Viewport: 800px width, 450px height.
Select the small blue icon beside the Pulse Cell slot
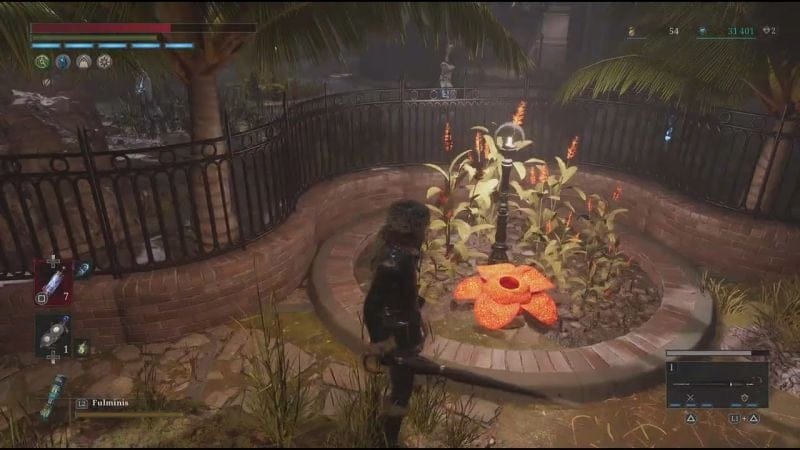84,270
